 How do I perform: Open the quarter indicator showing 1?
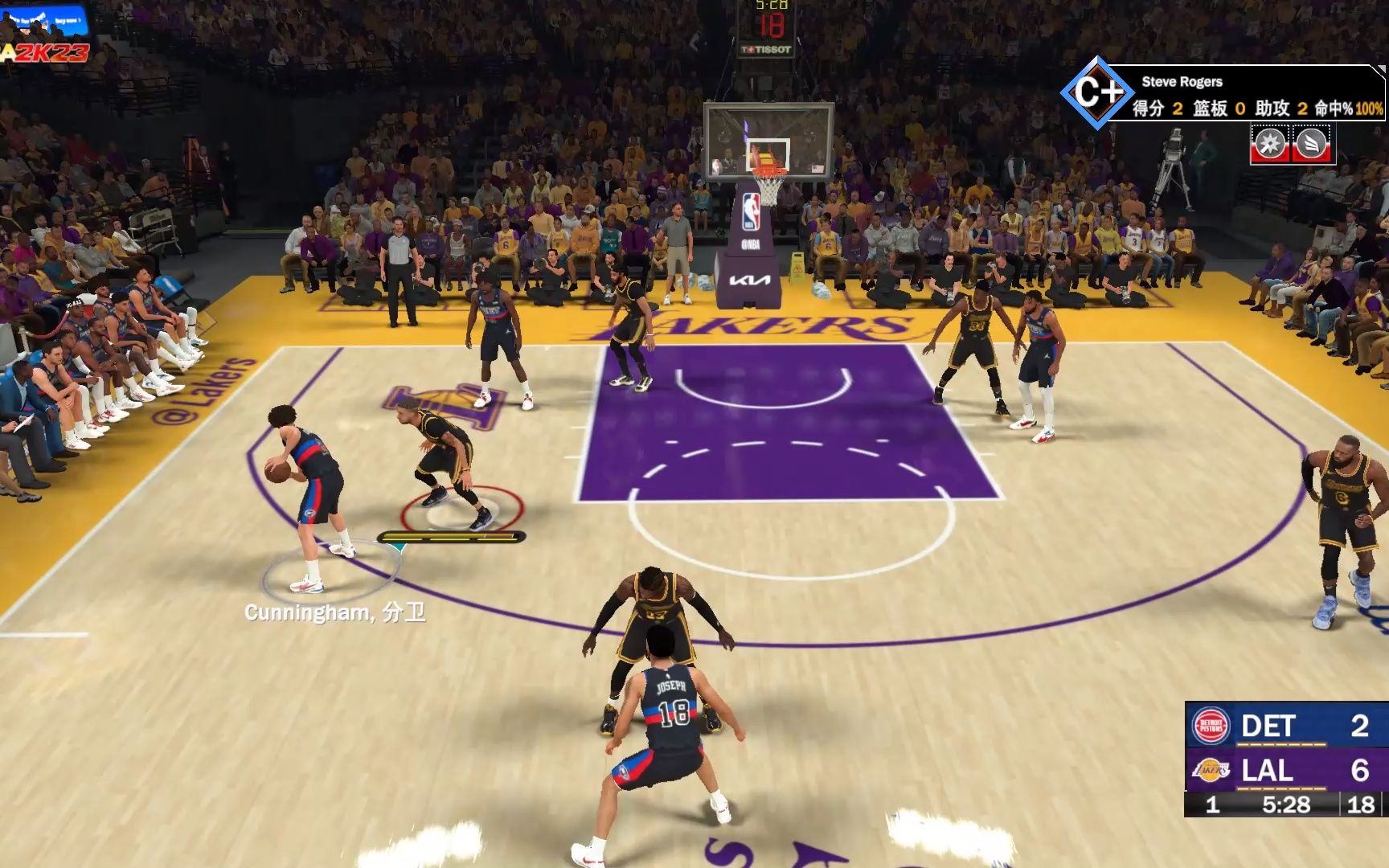point(1213,805)
